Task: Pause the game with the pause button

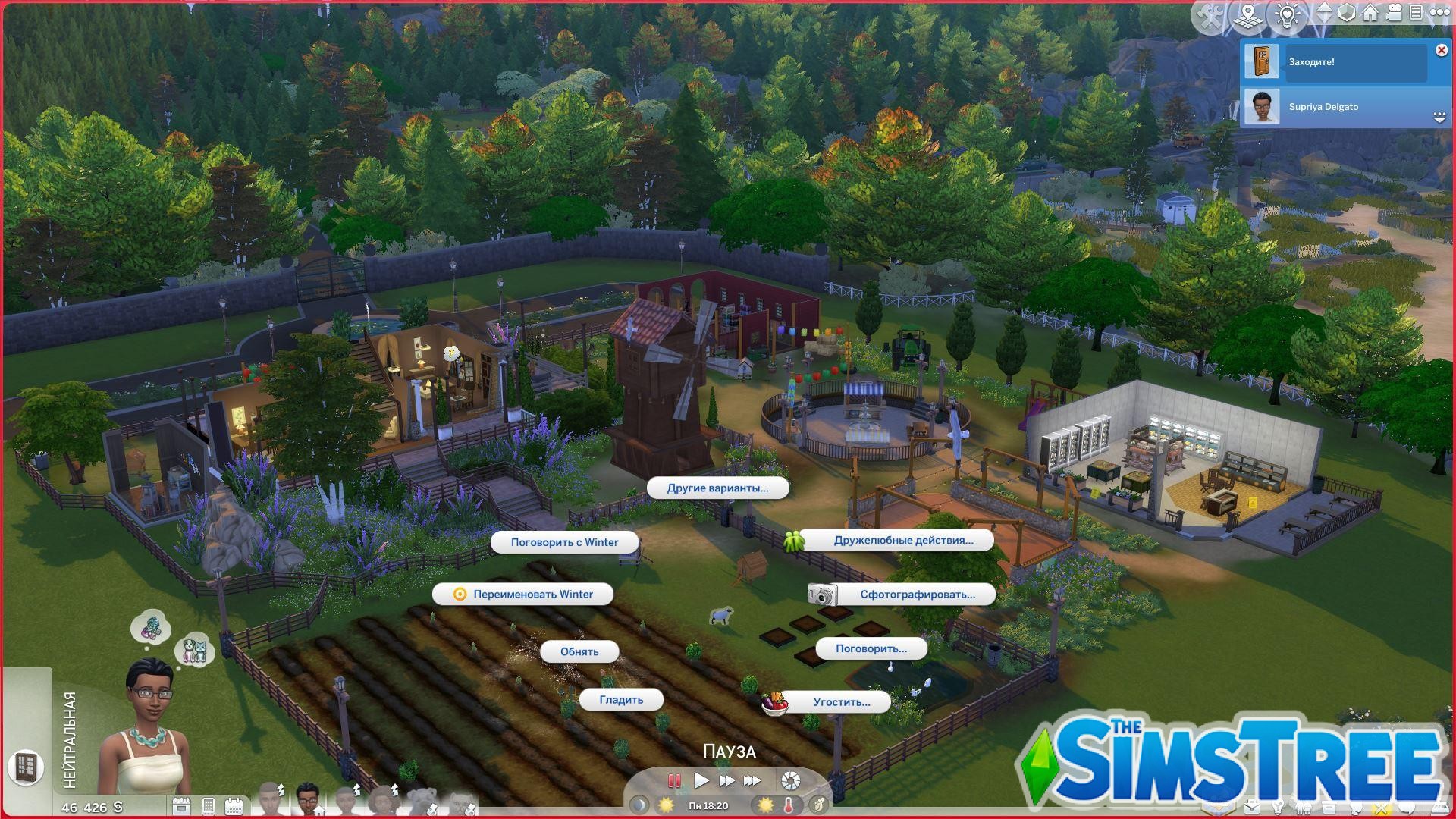Action: point(674,781)
